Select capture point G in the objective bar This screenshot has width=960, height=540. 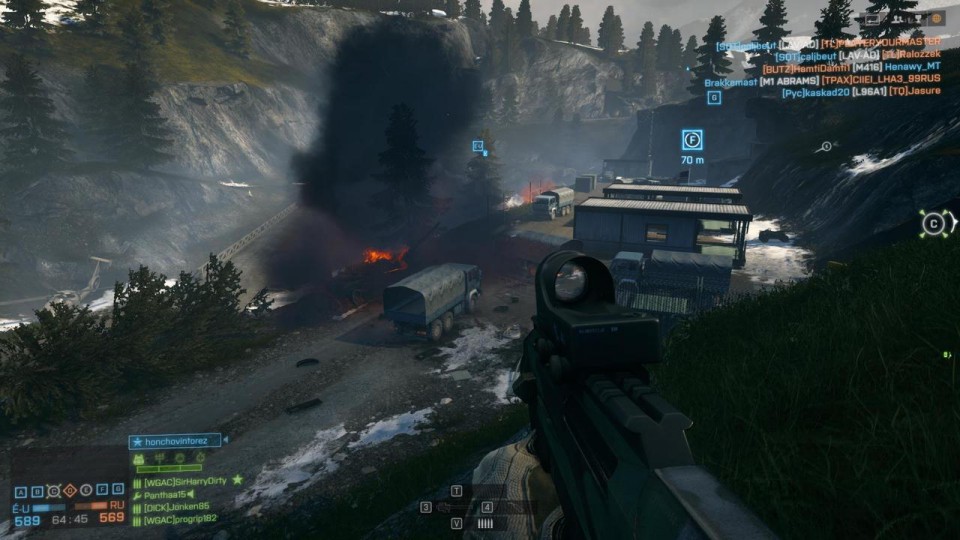pos(117,491)
